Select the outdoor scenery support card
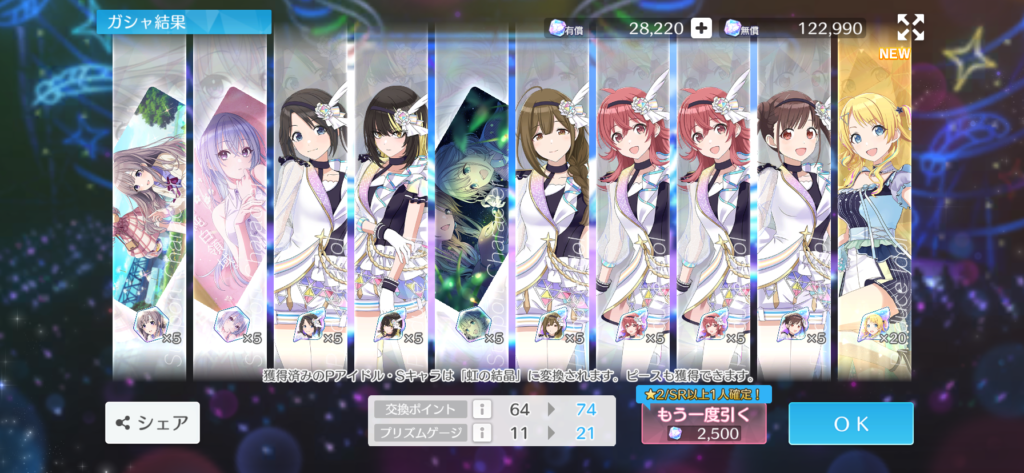1024x473 pixels. [x=149, y=200]
